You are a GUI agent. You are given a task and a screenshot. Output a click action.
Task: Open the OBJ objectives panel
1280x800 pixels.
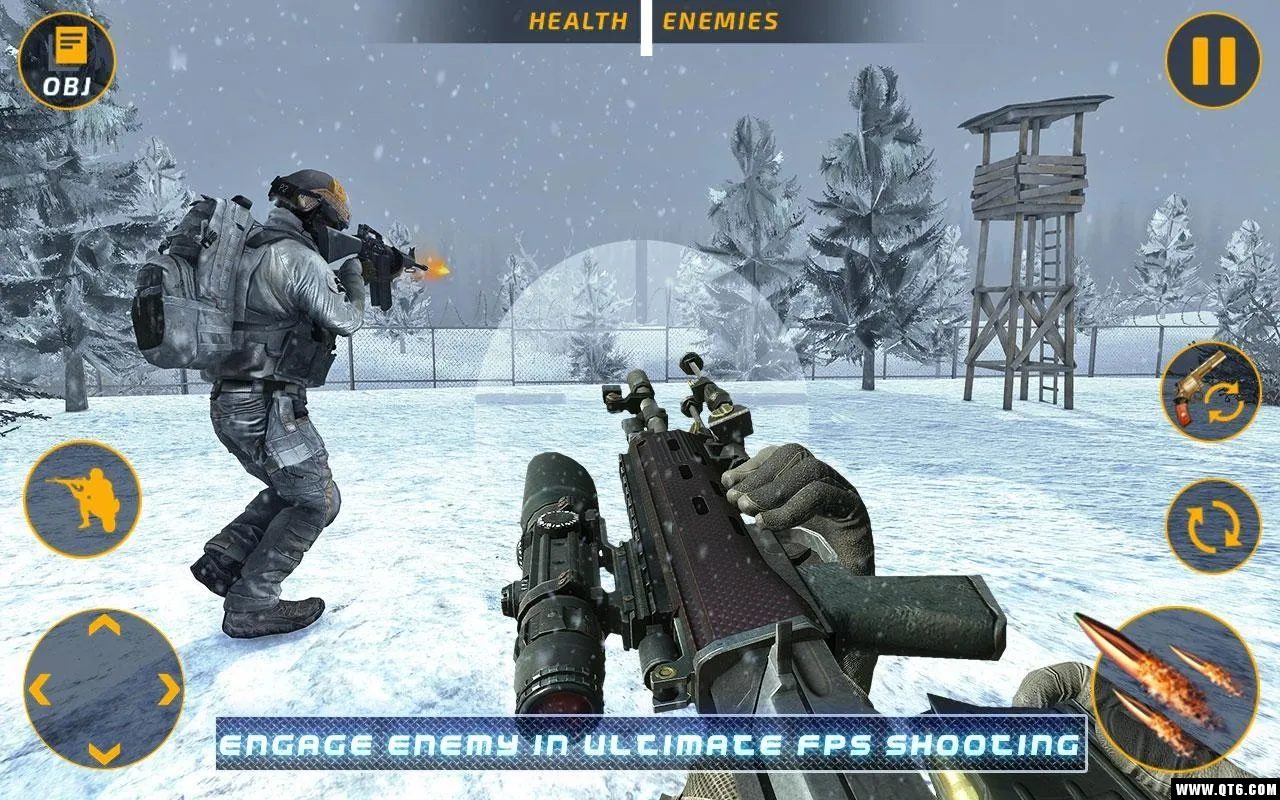(x=66, y=61)
